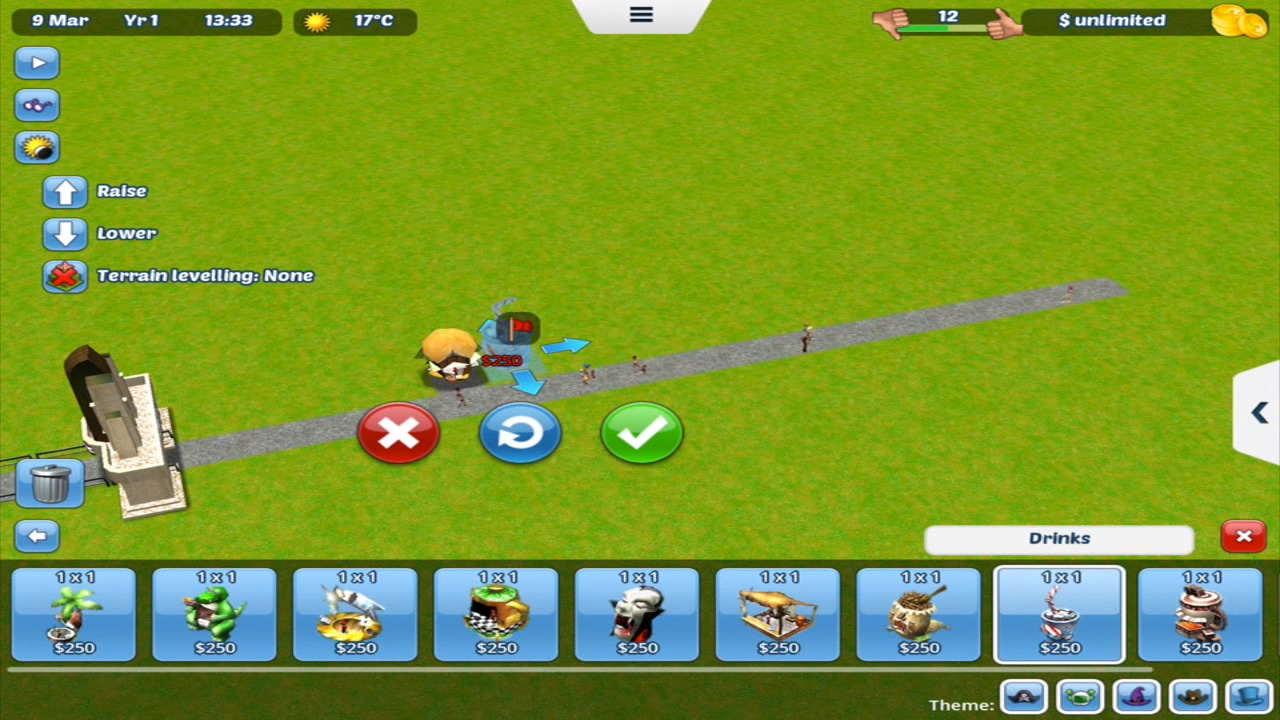Select the vampire drink stall thumbnail
The image size is (1280, 720).
point(637,613)
